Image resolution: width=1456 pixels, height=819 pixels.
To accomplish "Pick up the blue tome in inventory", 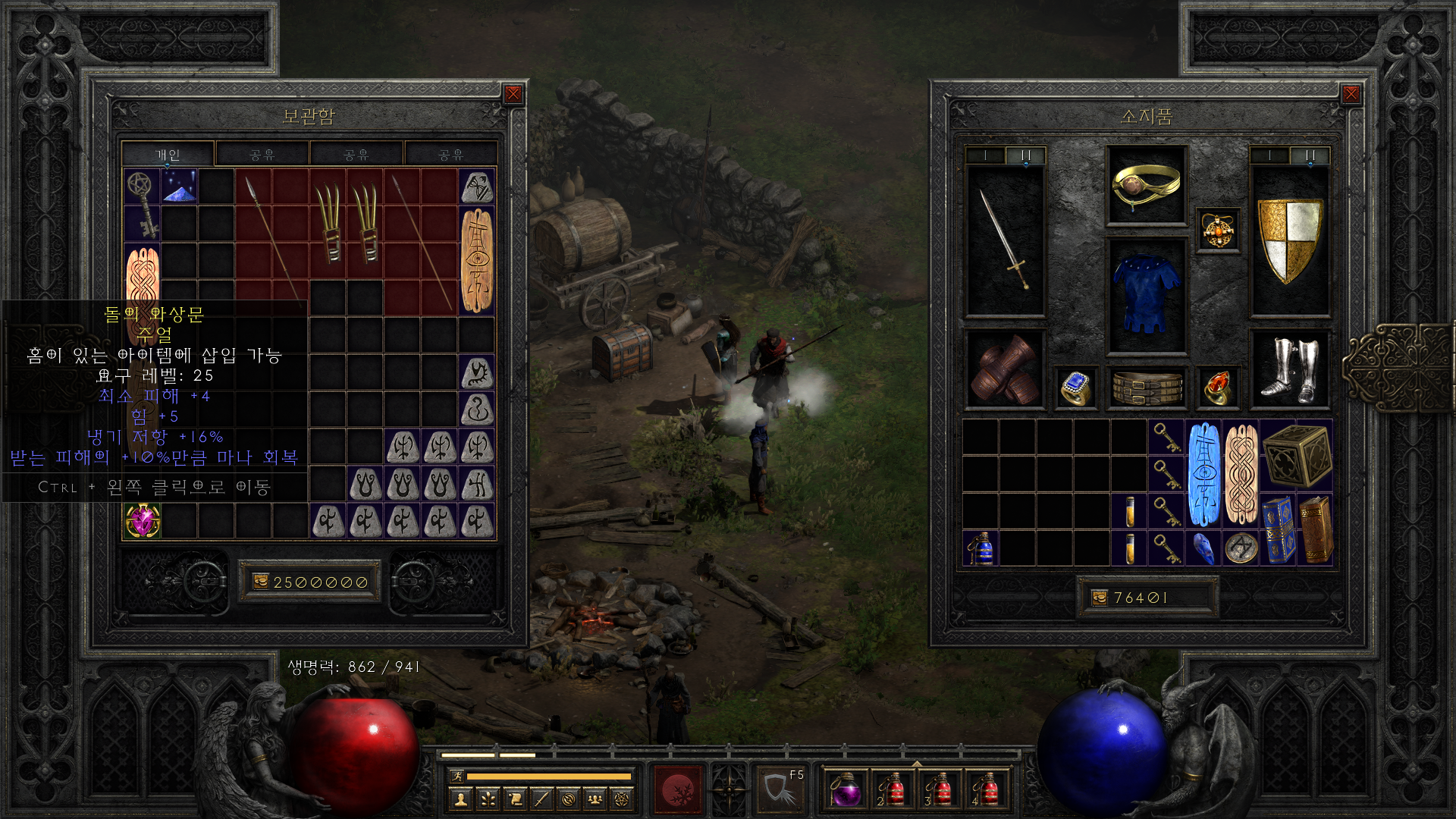I will (x=1278, y=530).
